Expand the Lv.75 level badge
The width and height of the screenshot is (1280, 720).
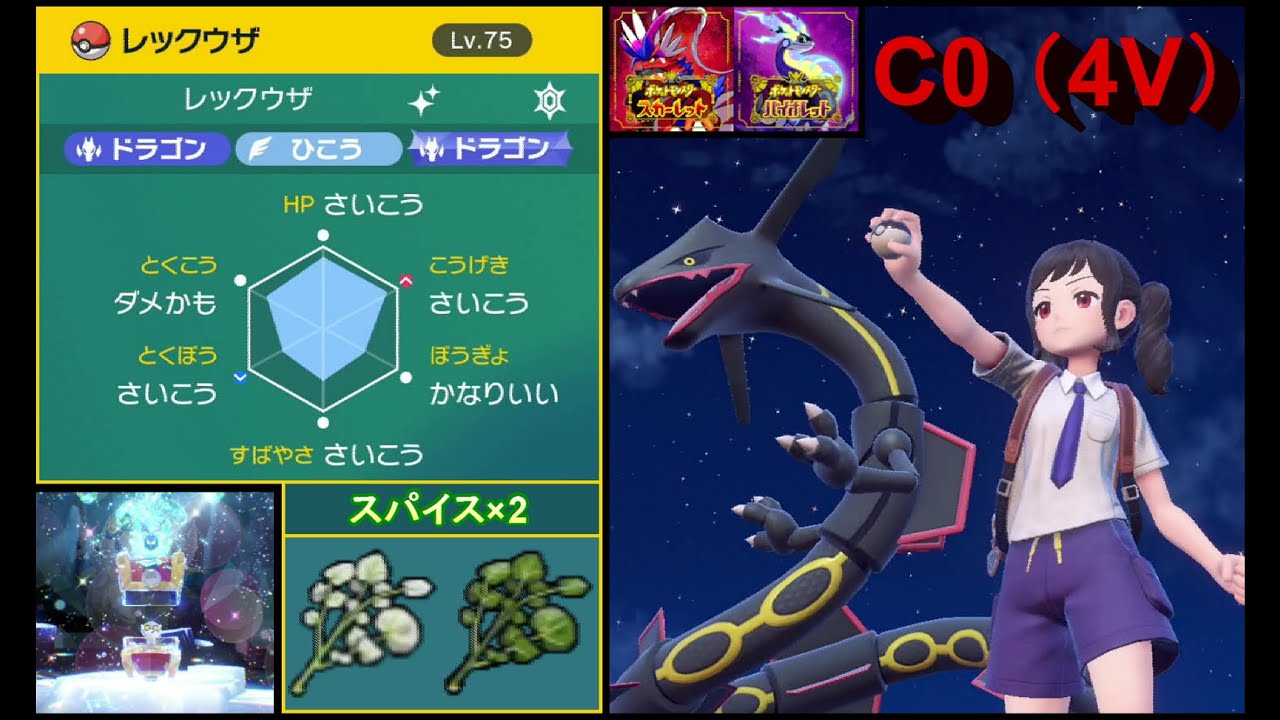tap(484, 41)
